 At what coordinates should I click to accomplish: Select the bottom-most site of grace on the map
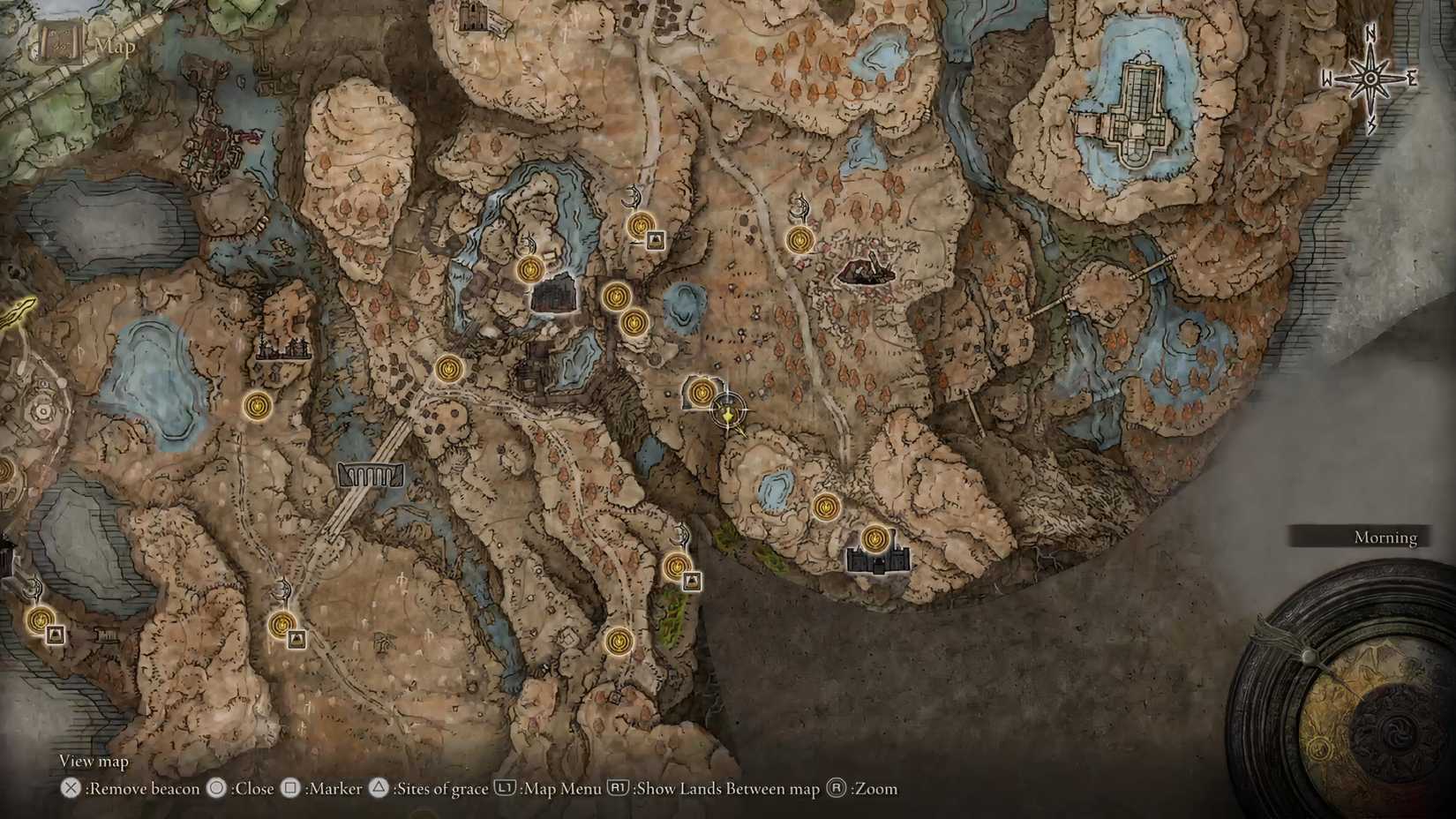click(x=620, y=642)
